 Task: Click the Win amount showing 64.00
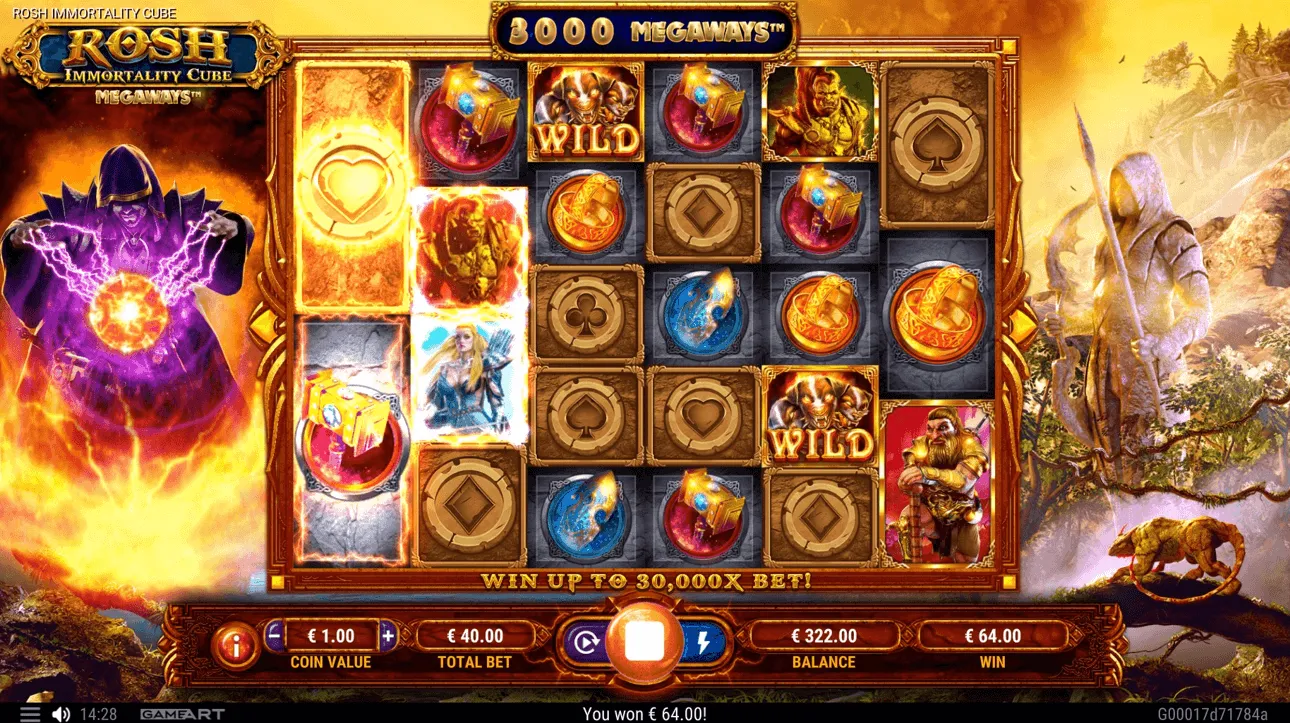(991, 633)
